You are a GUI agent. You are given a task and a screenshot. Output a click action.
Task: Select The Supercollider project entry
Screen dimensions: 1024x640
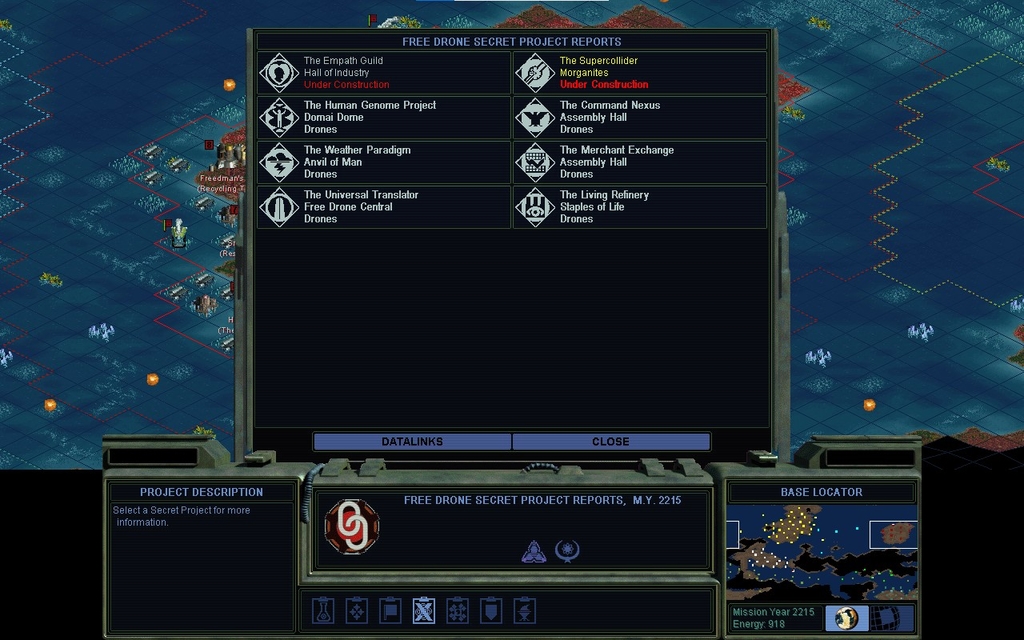640,73
